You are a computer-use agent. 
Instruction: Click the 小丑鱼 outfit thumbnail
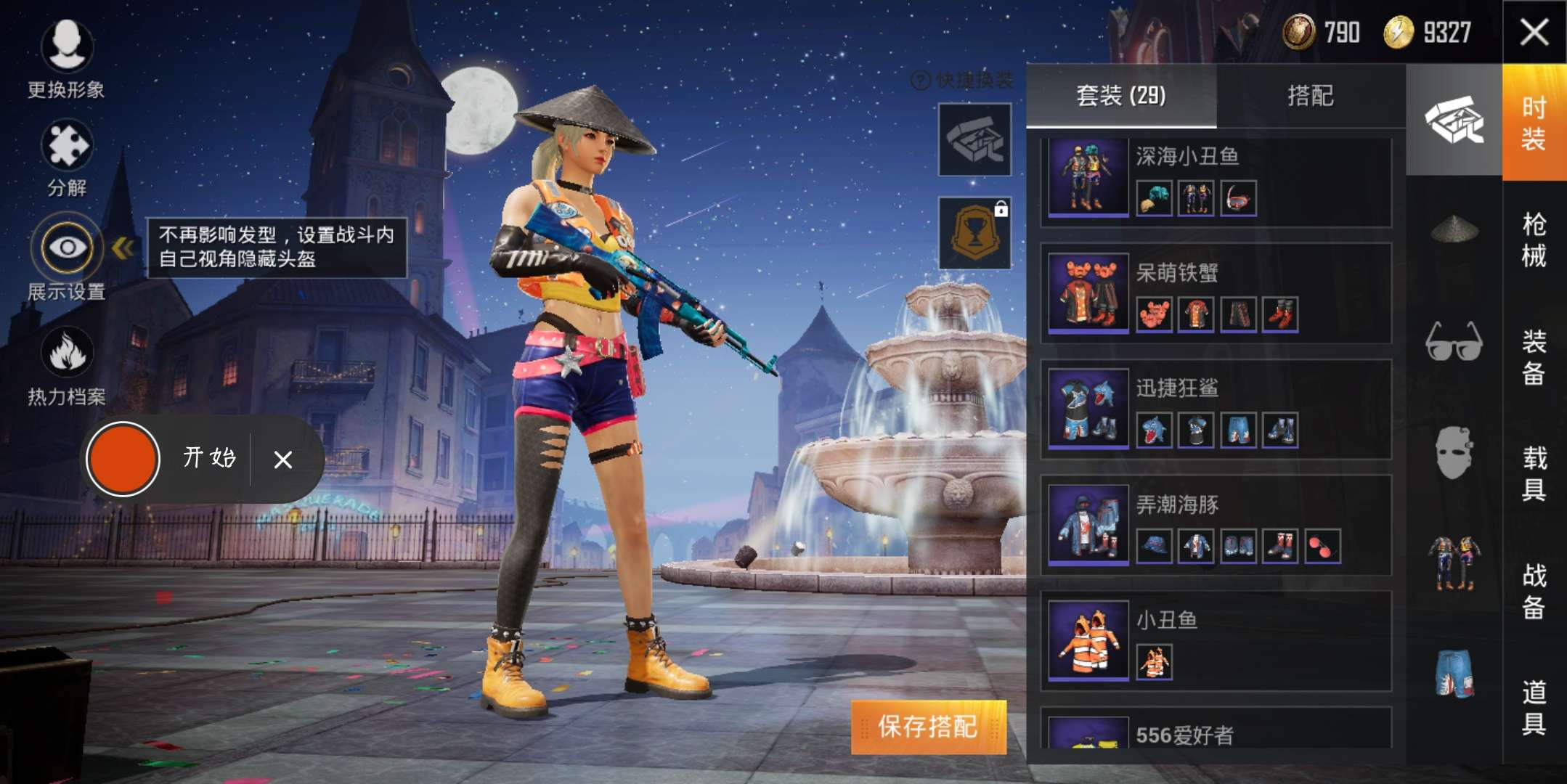tap(1087, 640)
